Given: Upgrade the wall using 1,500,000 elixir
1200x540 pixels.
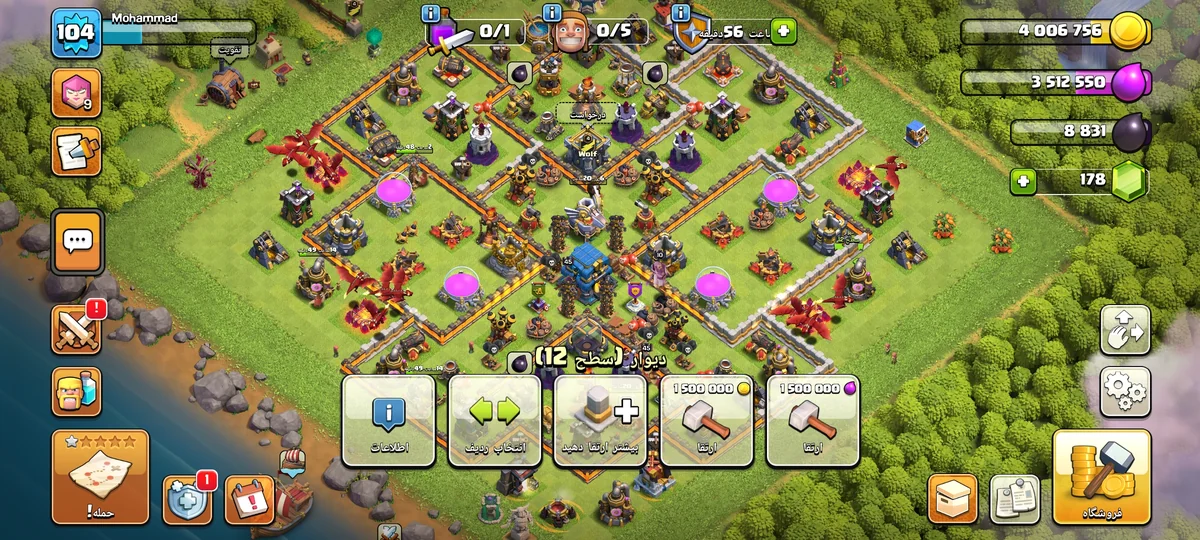Looking at the screenshot, I should pyautogui.click(x=812, y=420).
